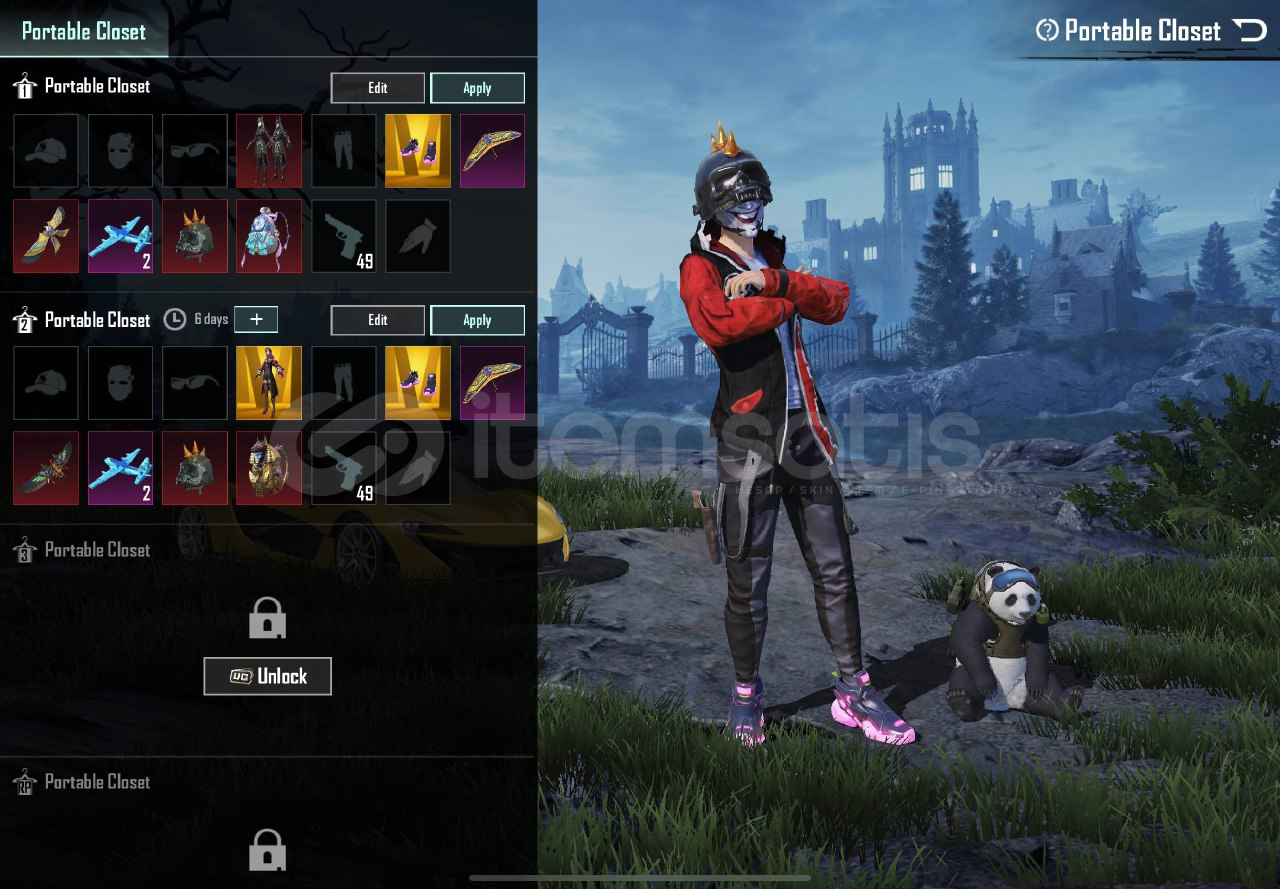Extend closet 2 duration with plus button

(256, 319)
